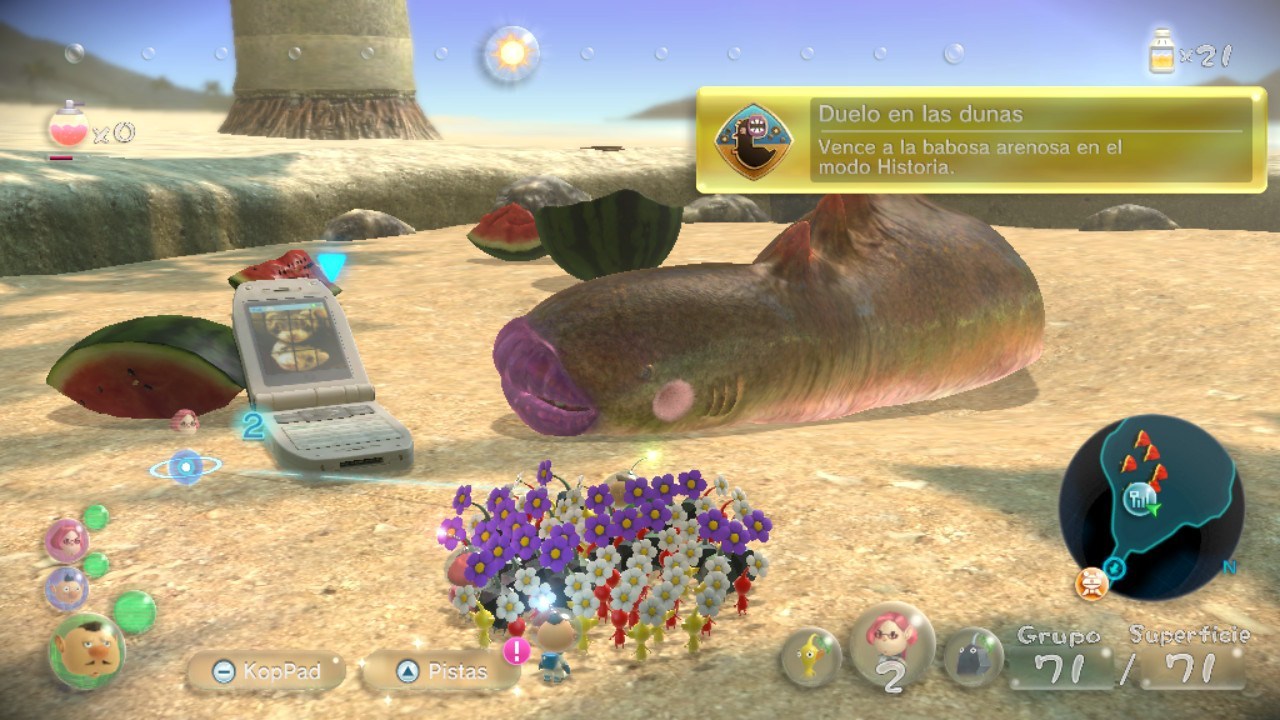Click the pink exclamation alert by Pistas

pyautogui.click(x=517, y=652)
